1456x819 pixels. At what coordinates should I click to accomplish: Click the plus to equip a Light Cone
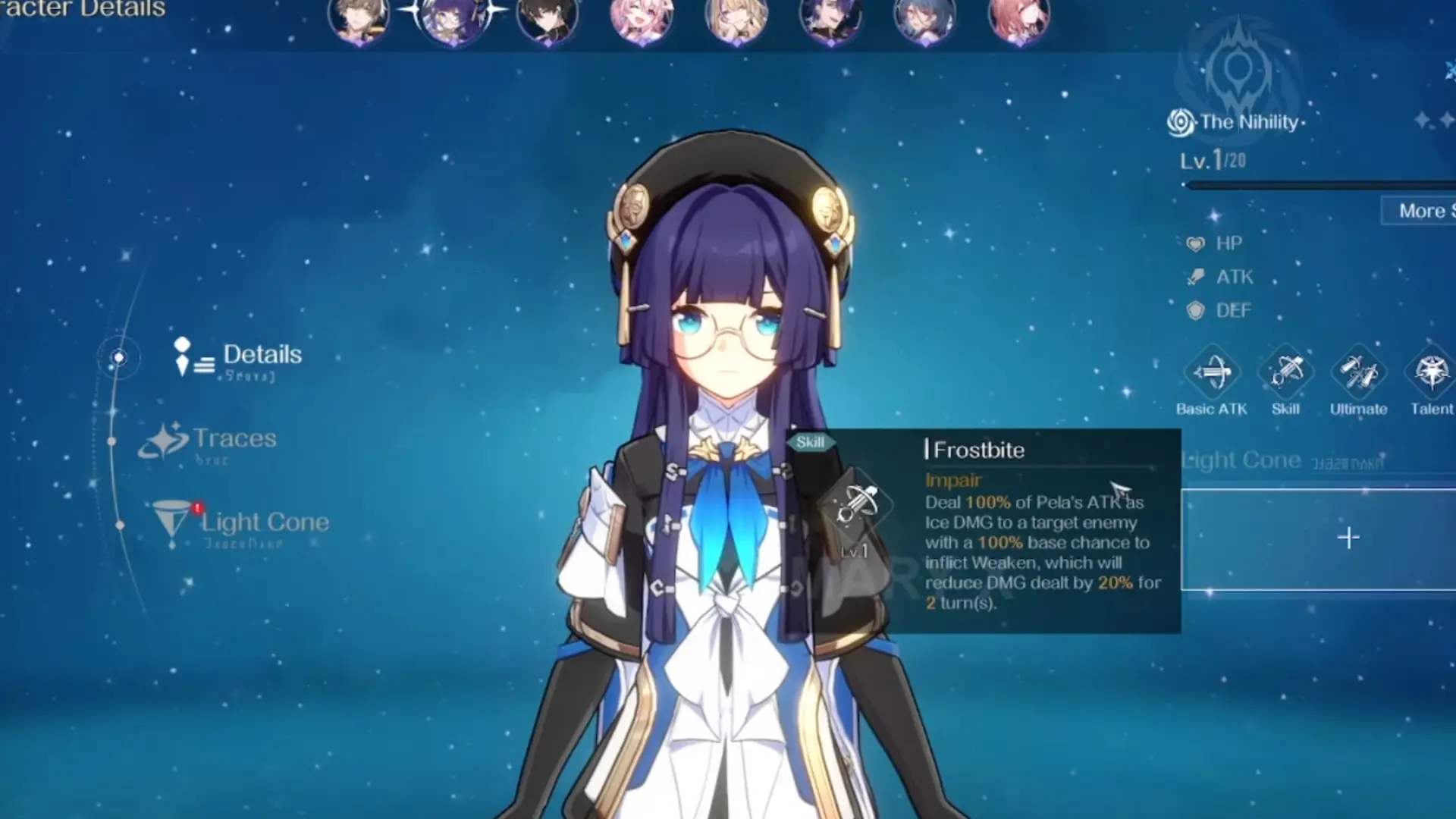[x=1349, y=538]
